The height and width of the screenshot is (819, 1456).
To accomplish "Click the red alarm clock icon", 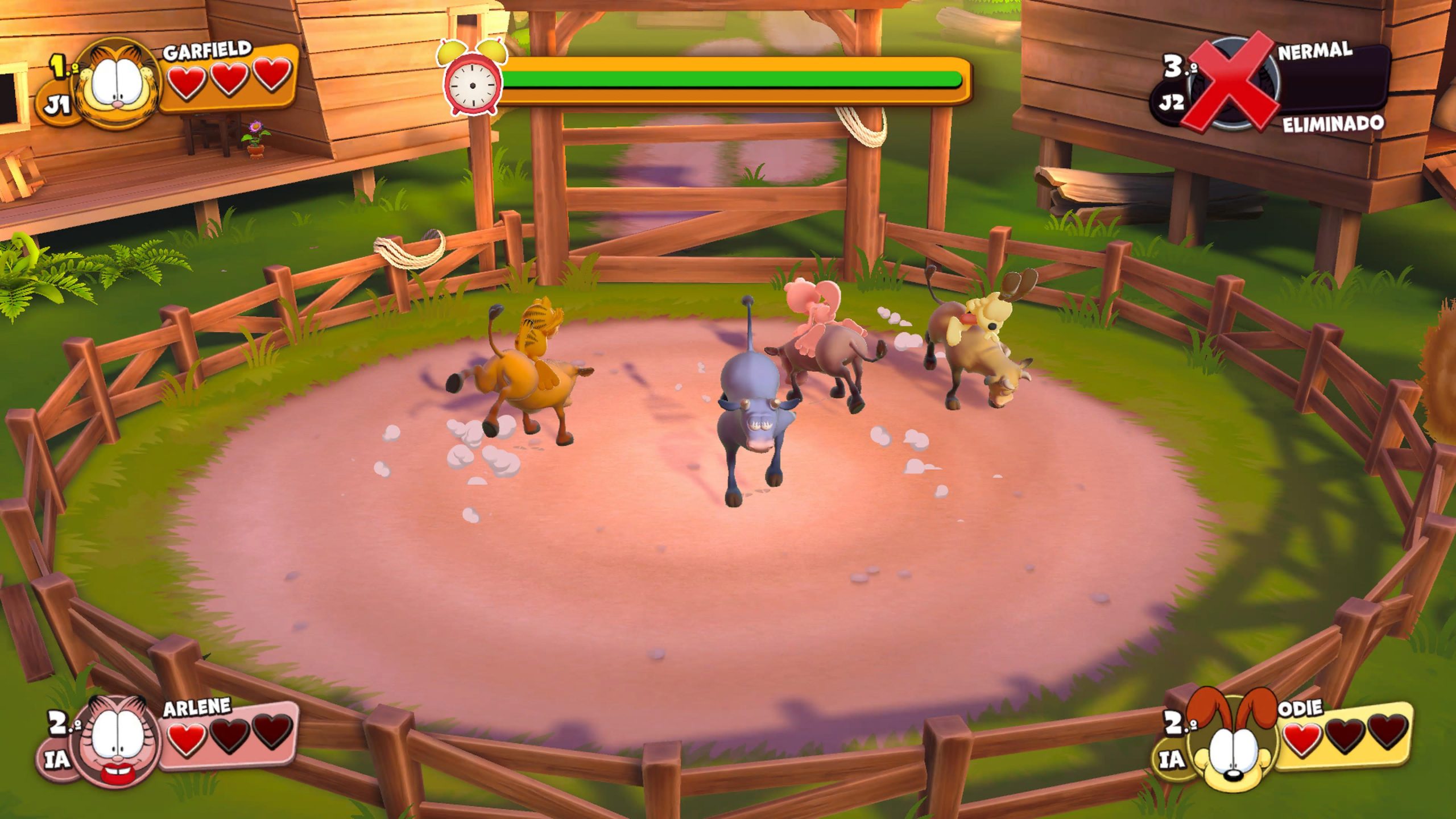I will pos(471,80).
